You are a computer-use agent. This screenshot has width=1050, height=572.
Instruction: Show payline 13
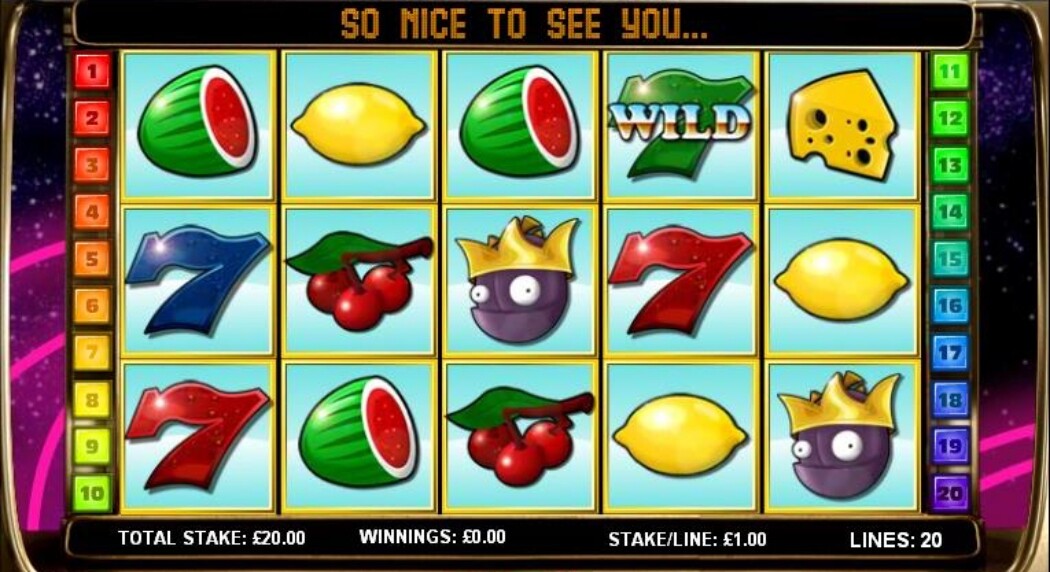point(949,165)
